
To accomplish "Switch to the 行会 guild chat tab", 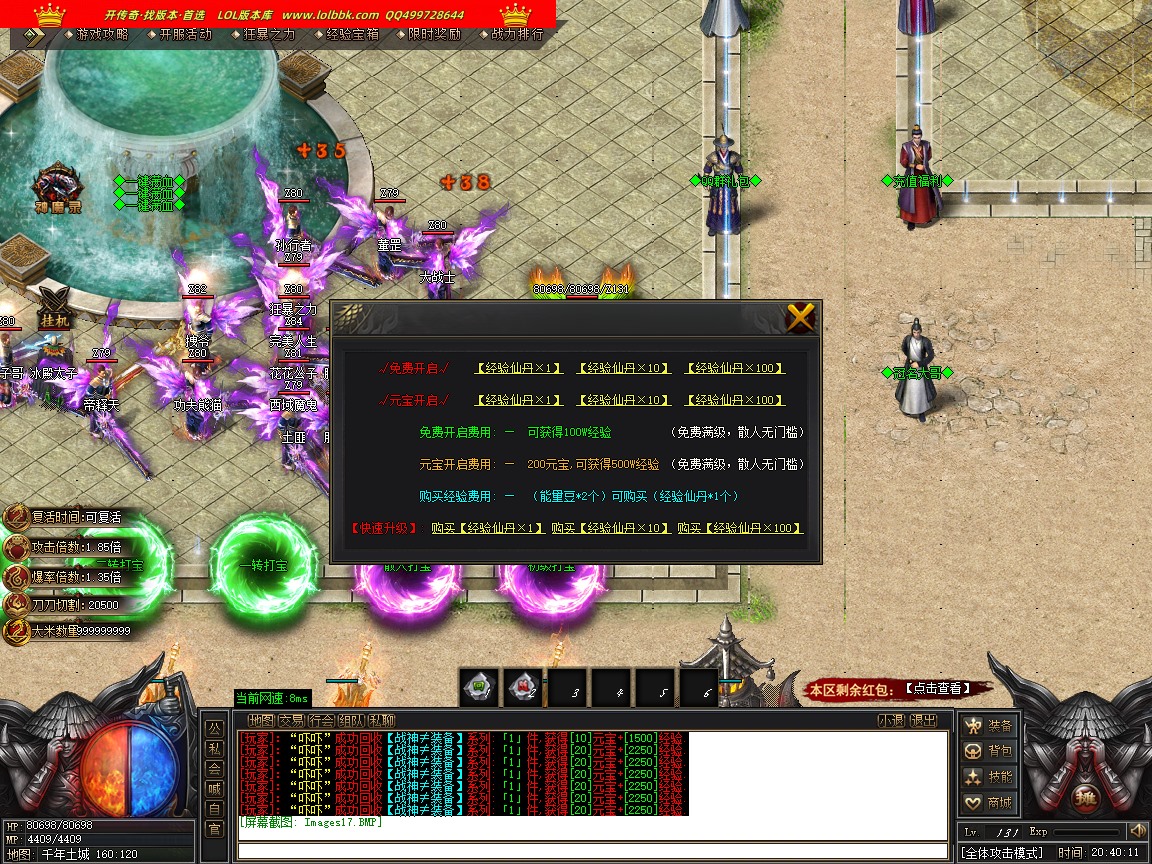I will (x=321, y=720).
